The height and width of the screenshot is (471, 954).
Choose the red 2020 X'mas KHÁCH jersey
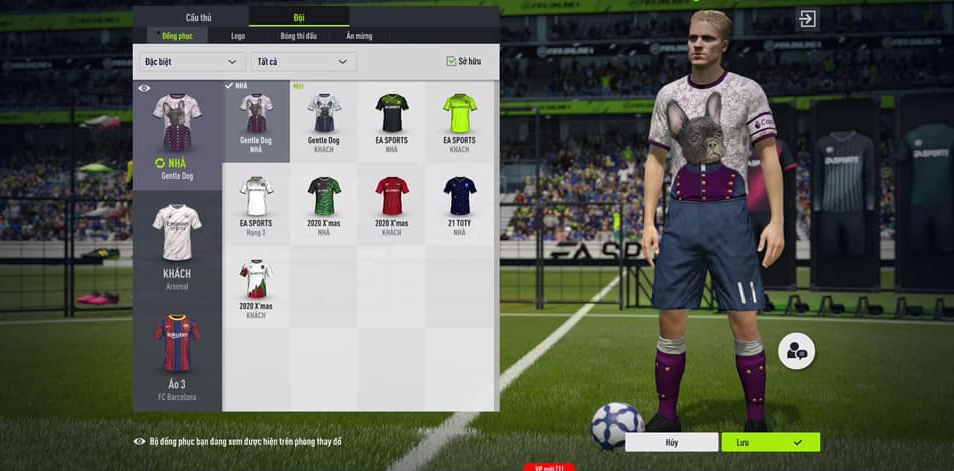click(x=391, y=204)
